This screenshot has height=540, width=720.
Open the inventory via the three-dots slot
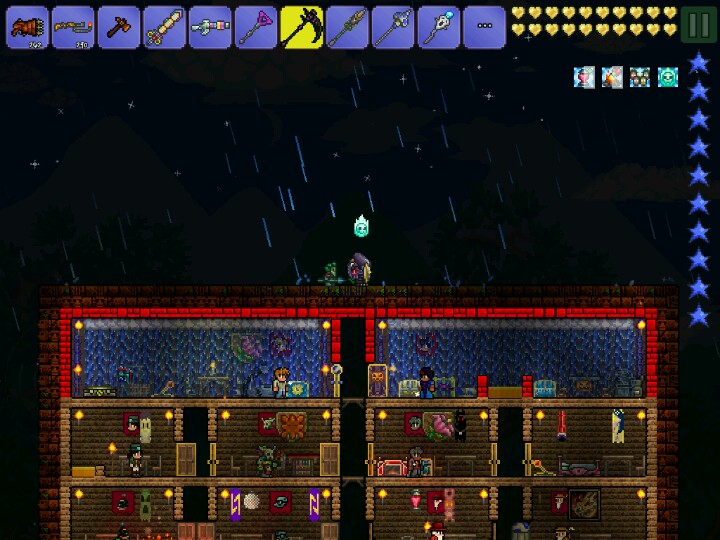[x=484, y=27]
